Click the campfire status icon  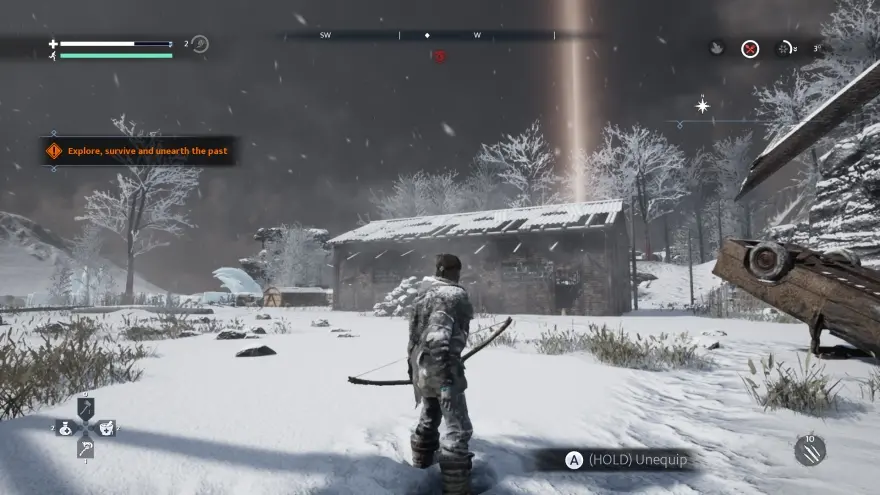717,48
